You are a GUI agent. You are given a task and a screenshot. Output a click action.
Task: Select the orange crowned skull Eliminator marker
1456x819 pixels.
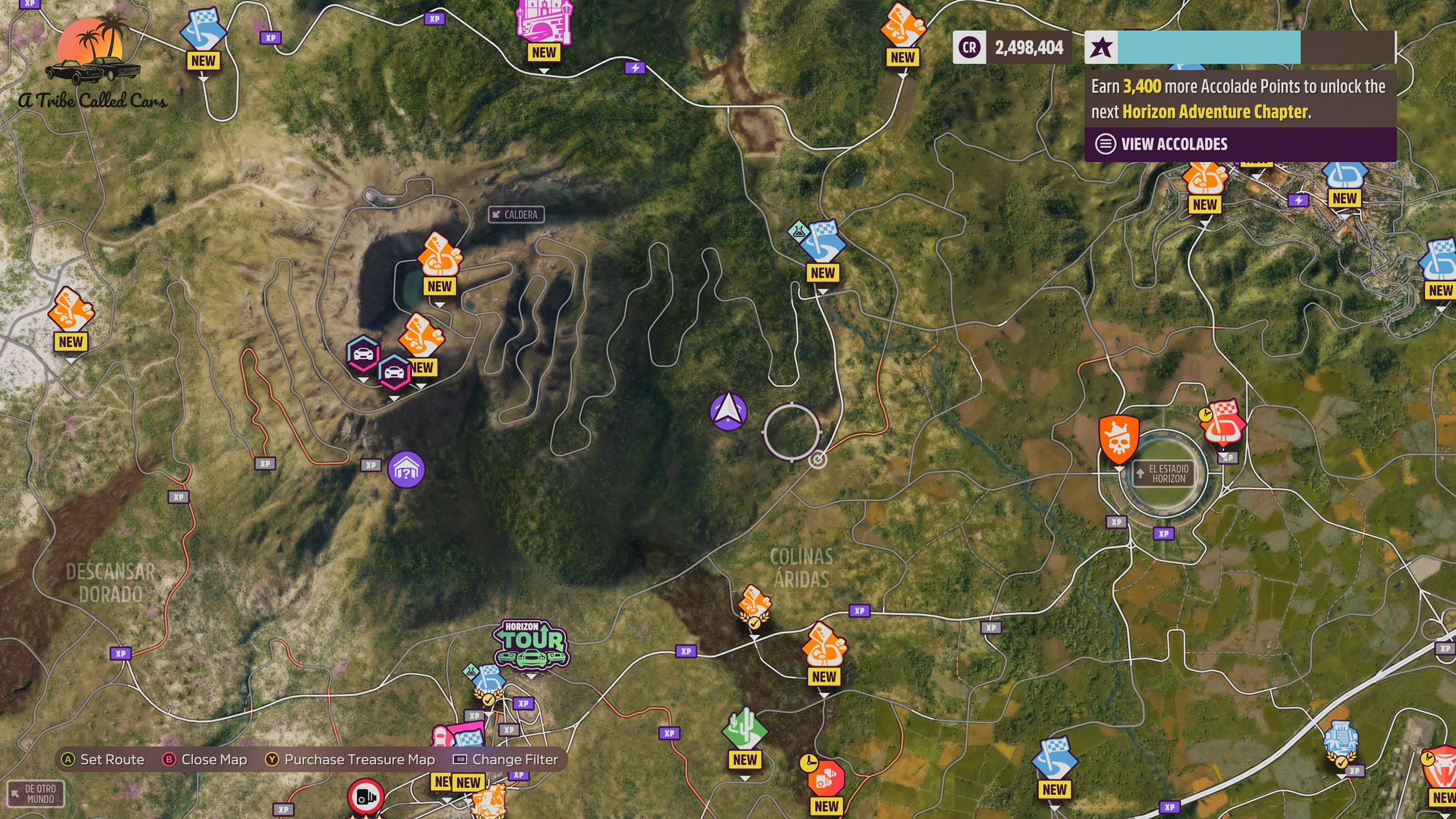[x=1118, y=439]
